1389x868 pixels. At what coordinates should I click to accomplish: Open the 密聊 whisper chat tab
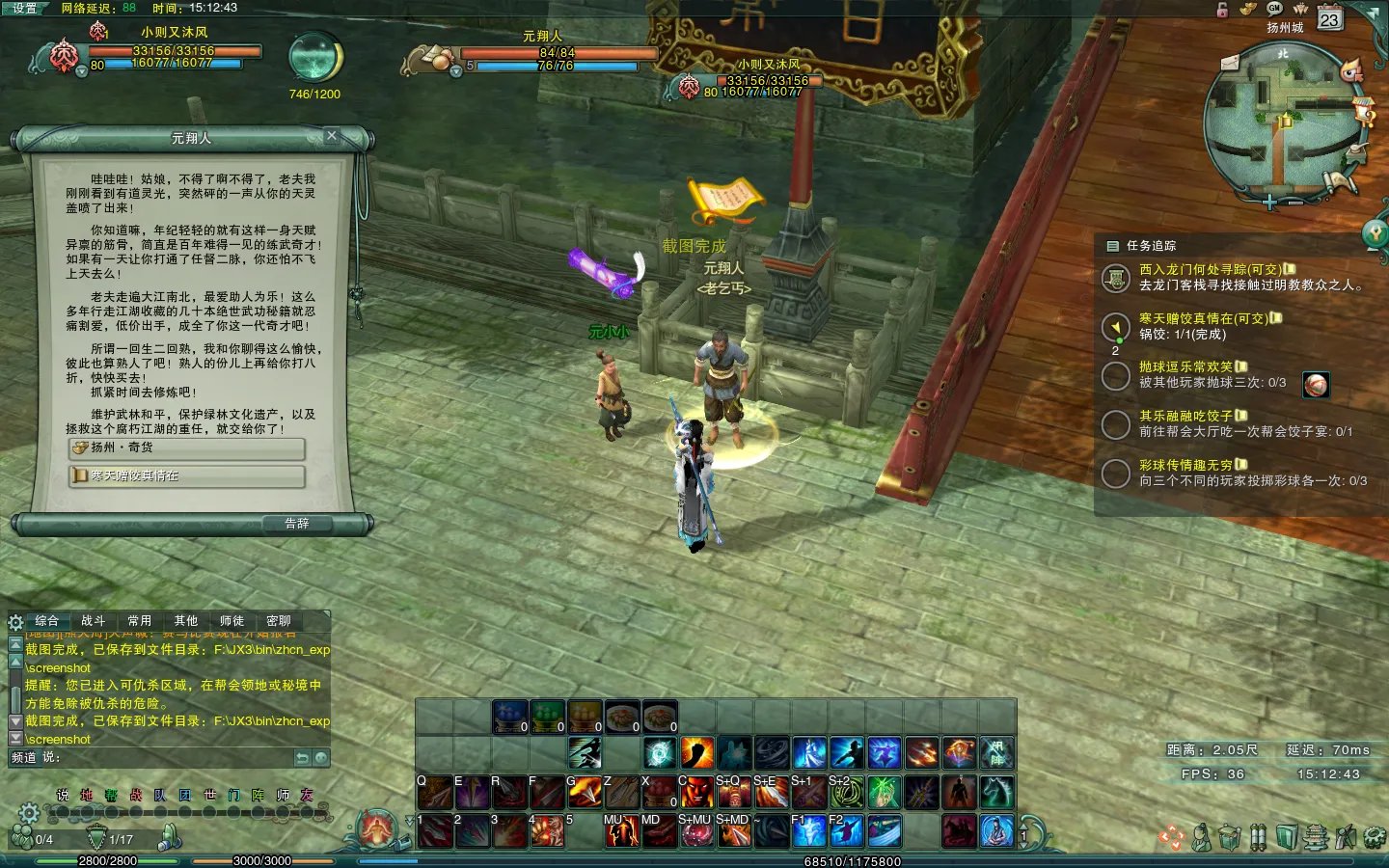coord(278,621)
